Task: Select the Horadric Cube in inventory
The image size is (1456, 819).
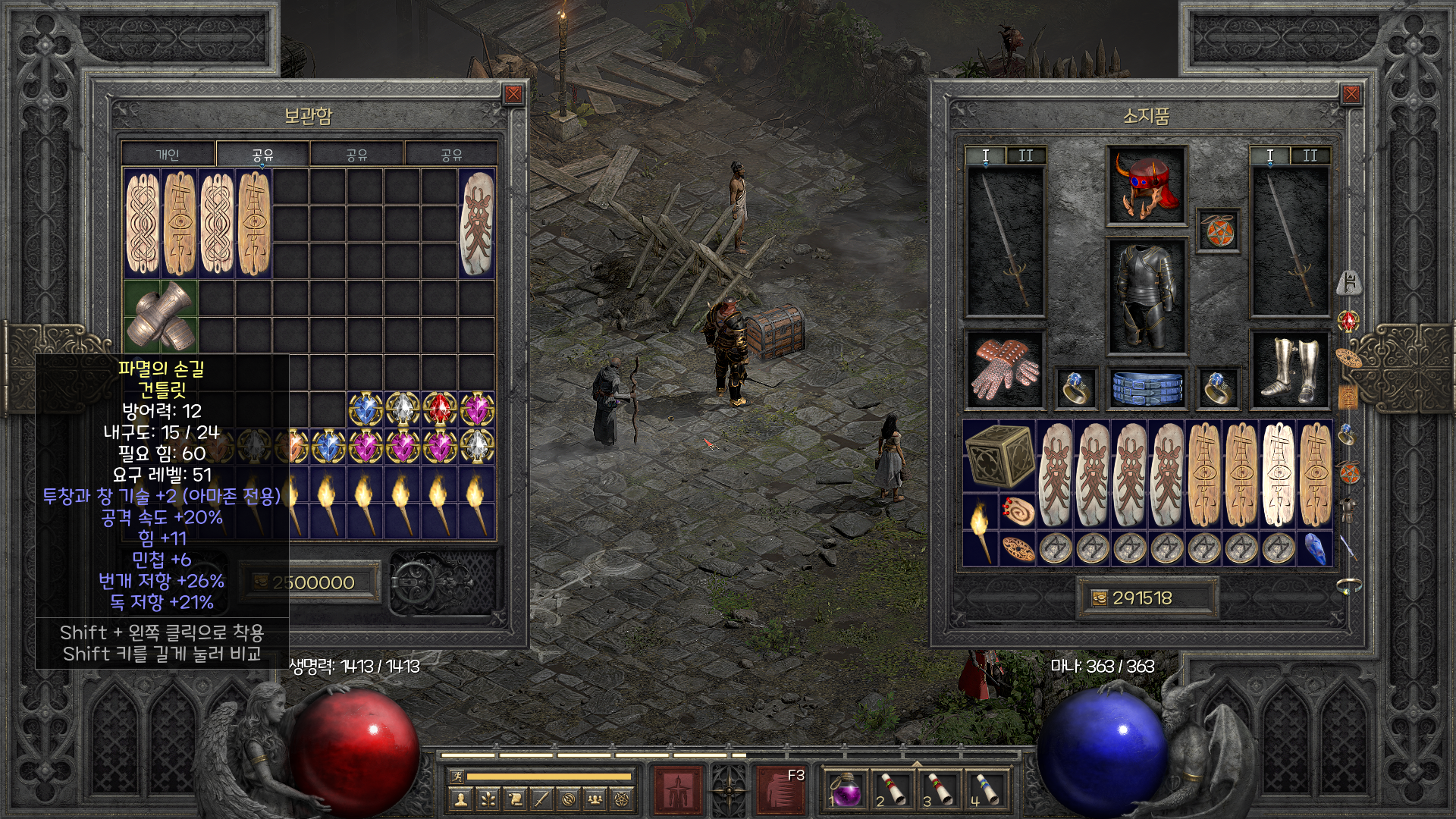Action: (x=999, y=455)
